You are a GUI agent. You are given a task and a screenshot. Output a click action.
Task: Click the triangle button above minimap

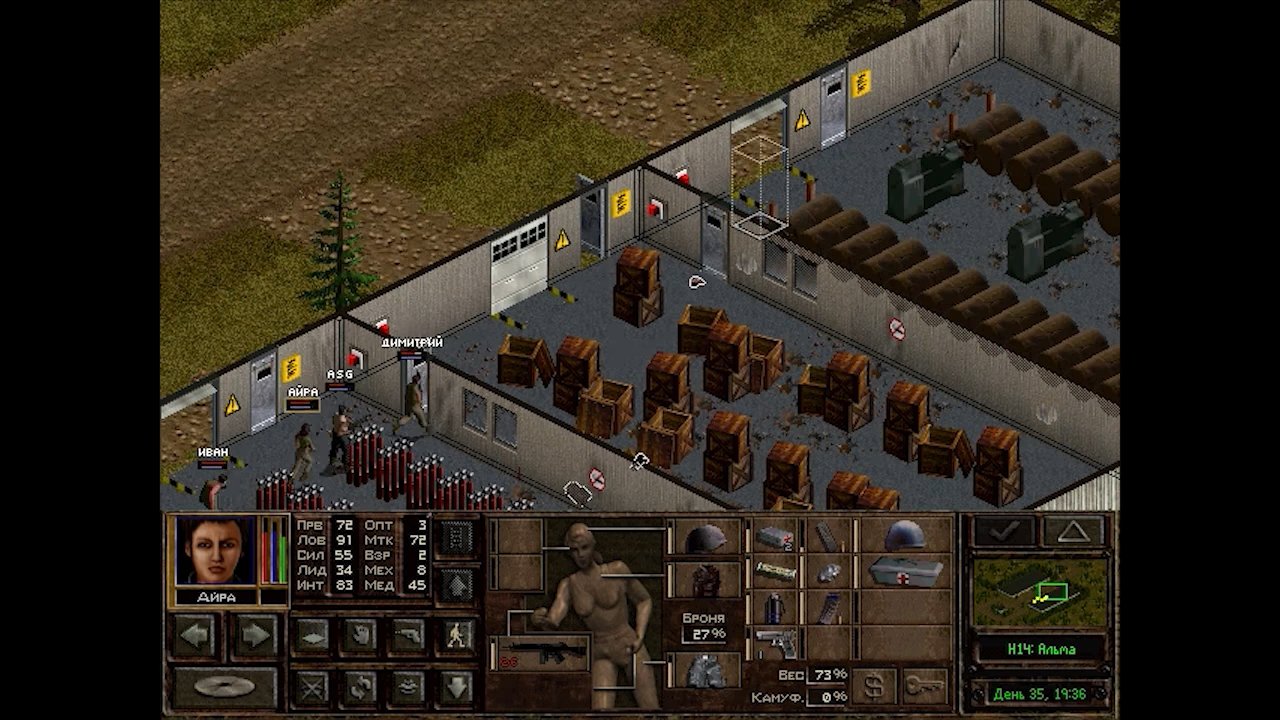tap(1073, 531)
